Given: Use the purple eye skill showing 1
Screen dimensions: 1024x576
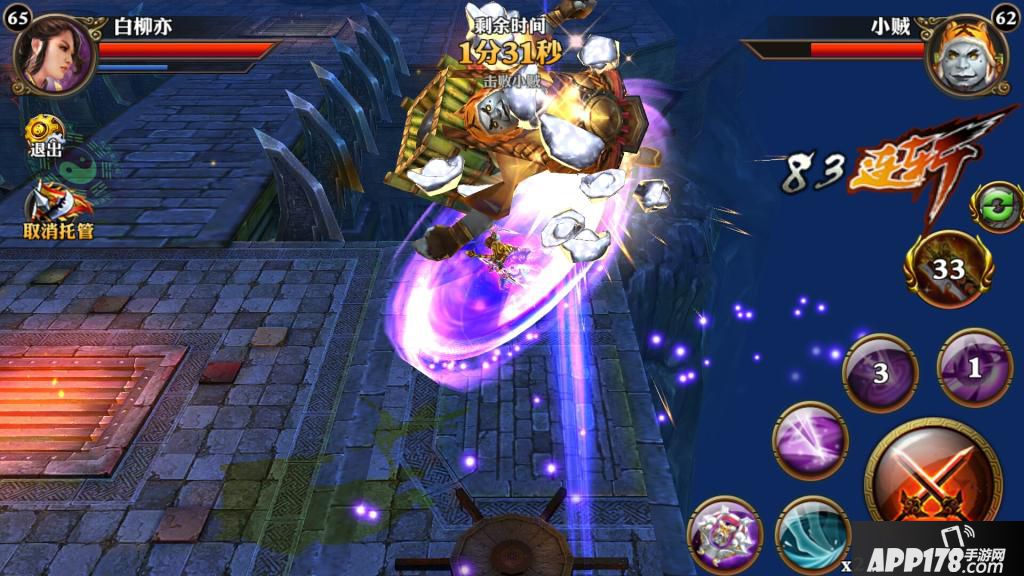Looking at the screenshot, I should 974,367.
